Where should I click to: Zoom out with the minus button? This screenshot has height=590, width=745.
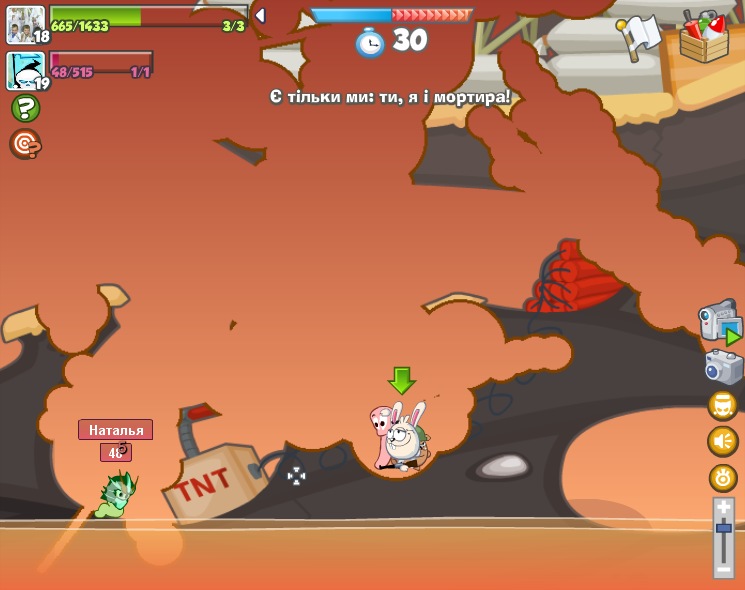[x=723, y=568]
